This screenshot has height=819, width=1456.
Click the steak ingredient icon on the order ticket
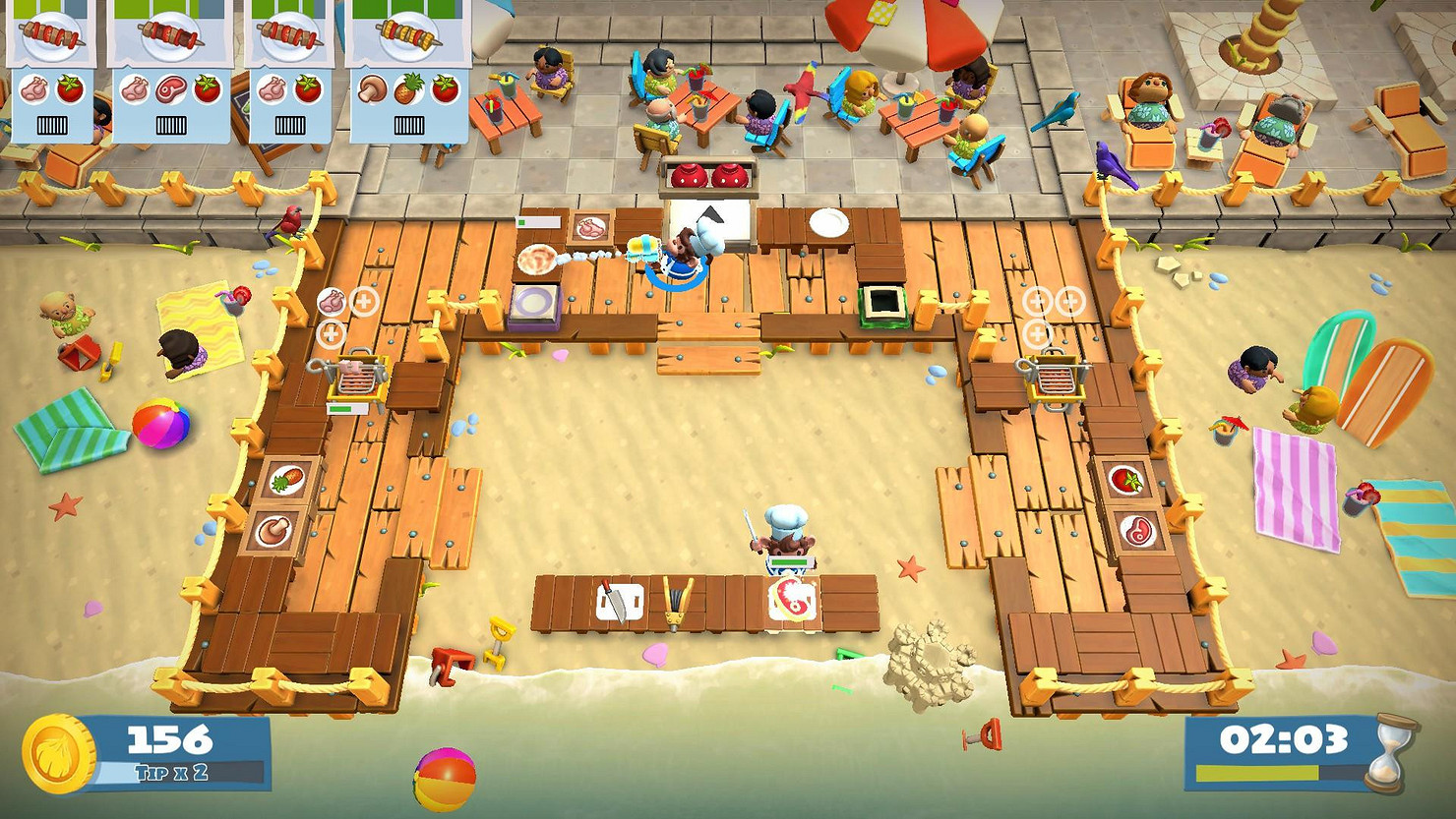click(x=170, y=90)
